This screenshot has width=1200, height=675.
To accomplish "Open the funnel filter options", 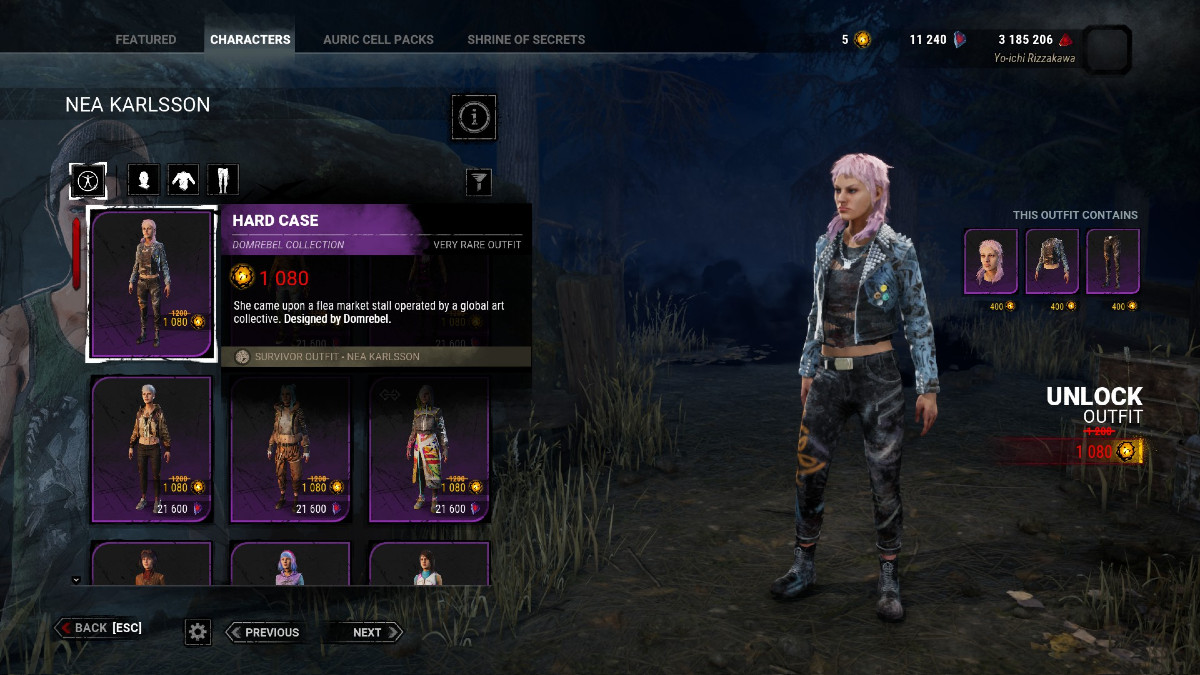I will (480, 181).
